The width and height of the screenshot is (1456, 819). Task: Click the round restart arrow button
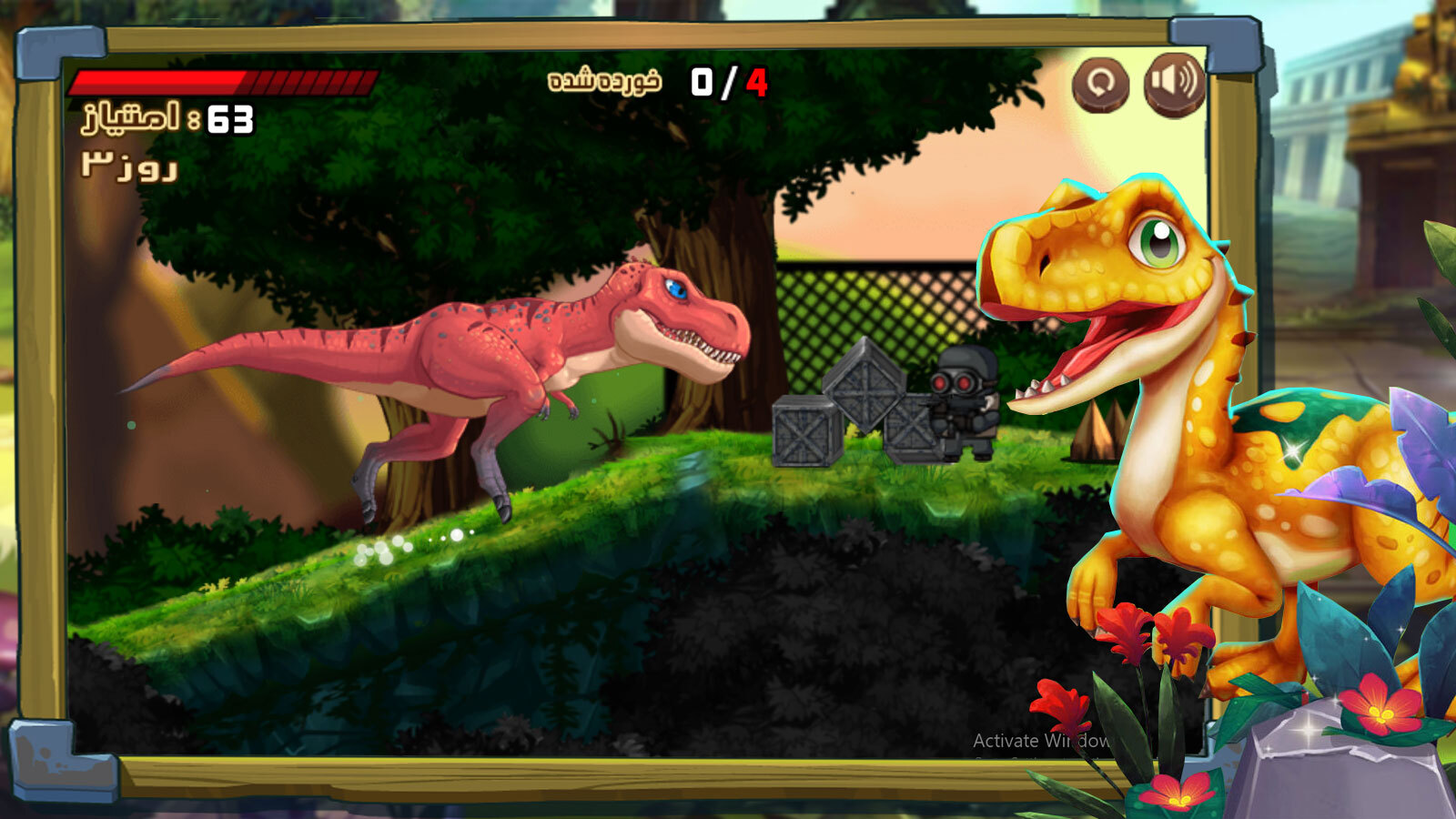1100,84
